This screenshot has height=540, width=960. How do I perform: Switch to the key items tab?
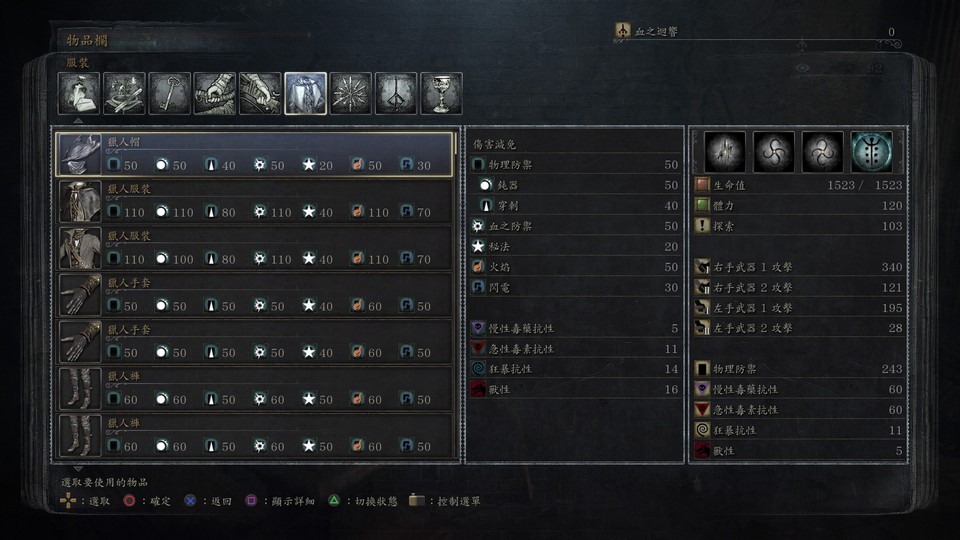pos(169,93)
